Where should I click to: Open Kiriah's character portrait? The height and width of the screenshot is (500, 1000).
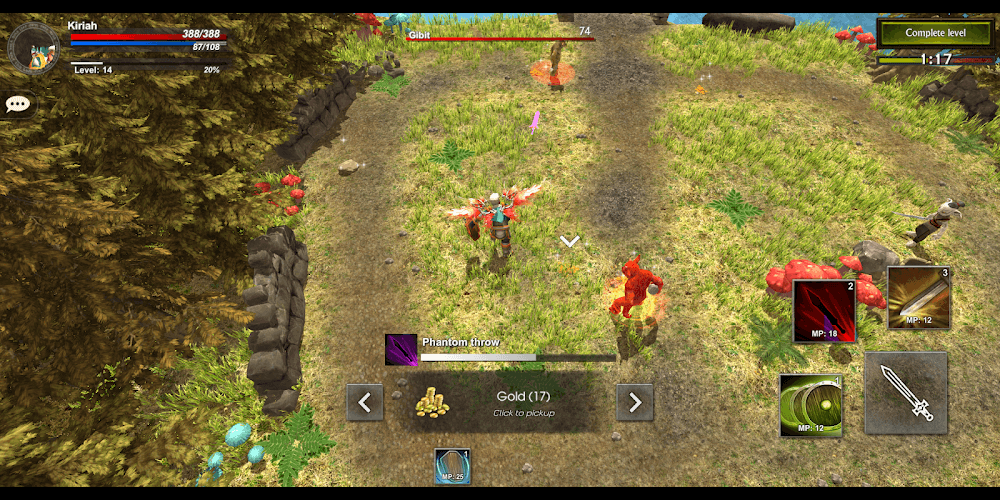point(34,46)
